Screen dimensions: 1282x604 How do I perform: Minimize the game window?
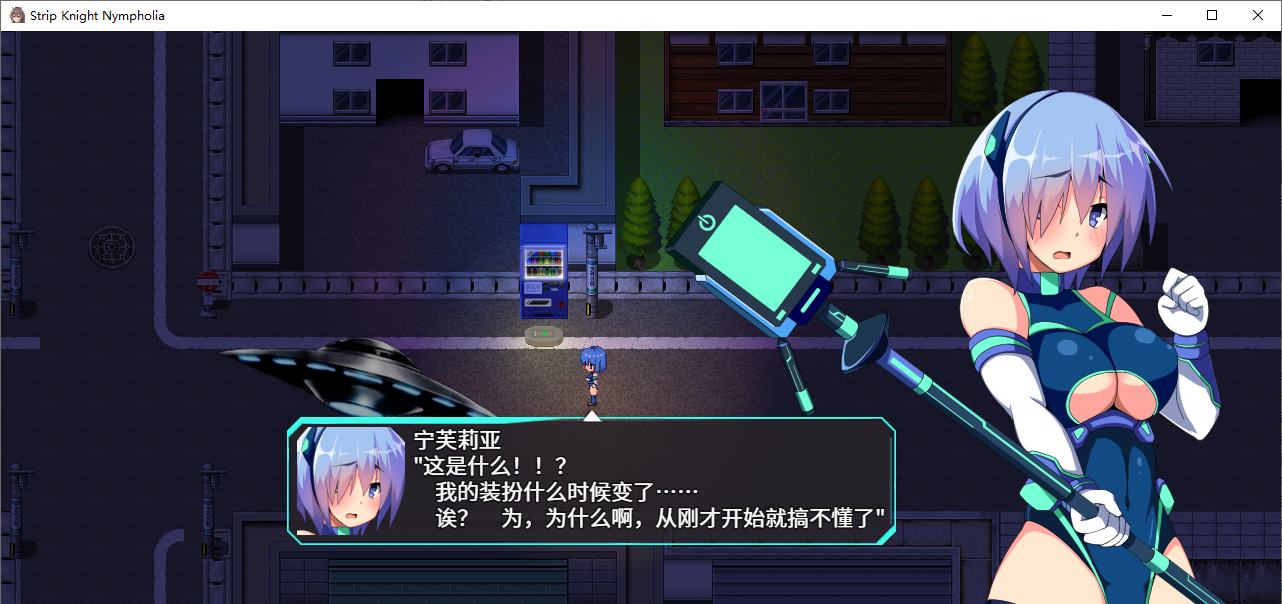pos(1166,15)
